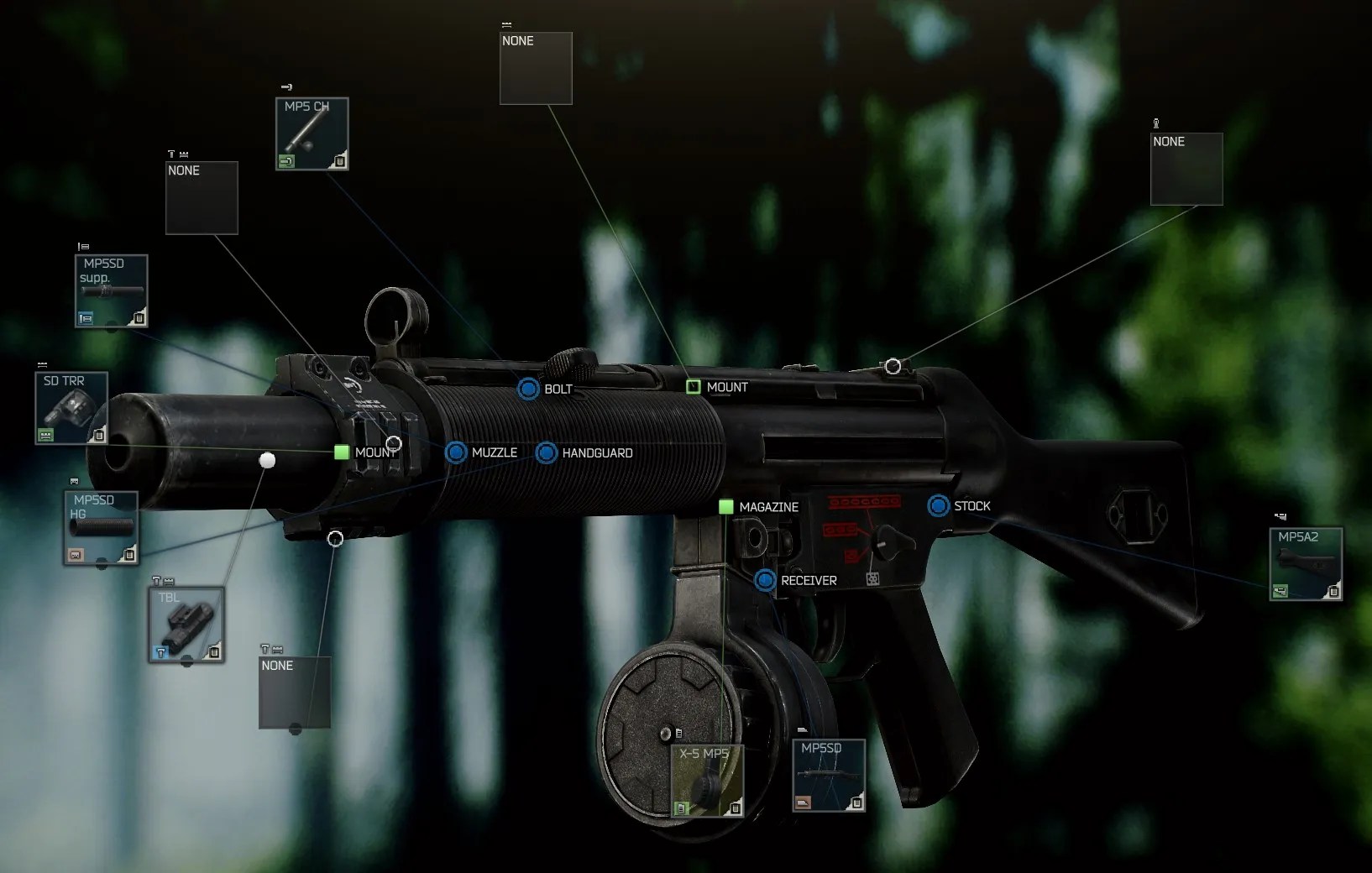Click the trash icon on the MP5A2 stock card
Image resolution: width=1372 pixels, height=873 pixels.
click(x=1333, y=592)
